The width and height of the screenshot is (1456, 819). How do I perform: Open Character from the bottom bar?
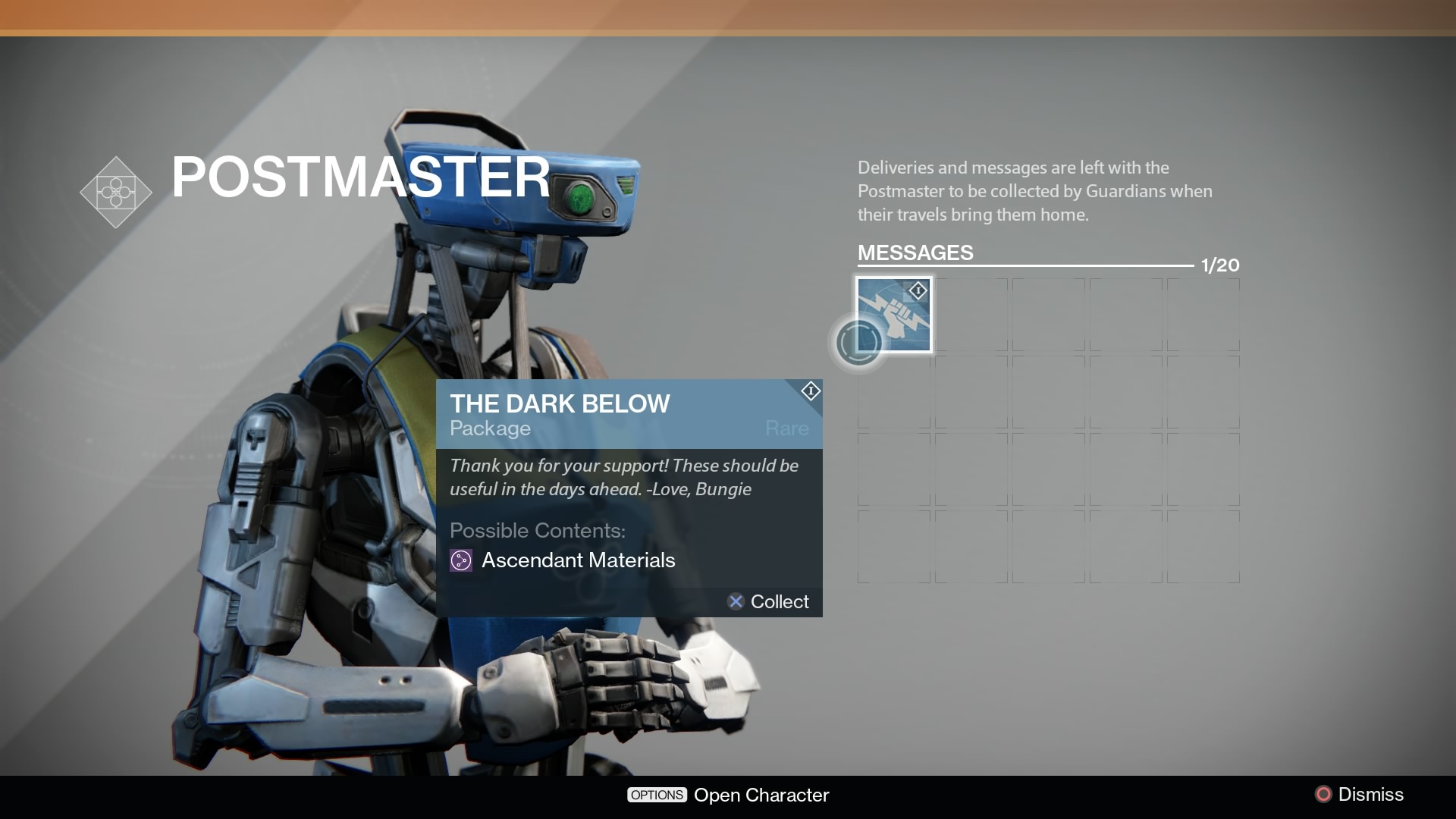coord(728,795)
